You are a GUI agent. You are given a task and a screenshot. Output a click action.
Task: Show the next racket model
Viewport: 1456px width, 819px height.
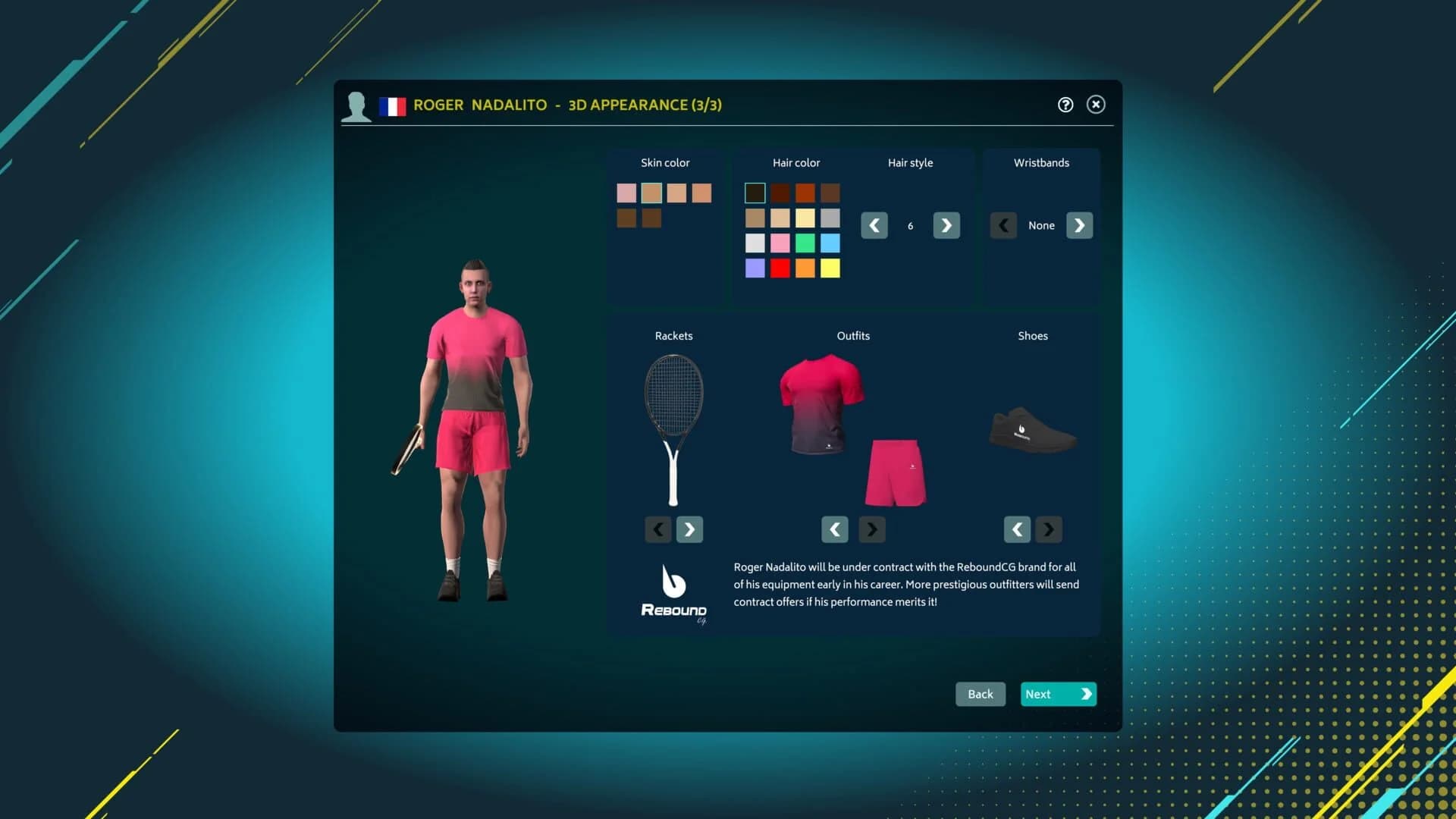click(689, 529)
